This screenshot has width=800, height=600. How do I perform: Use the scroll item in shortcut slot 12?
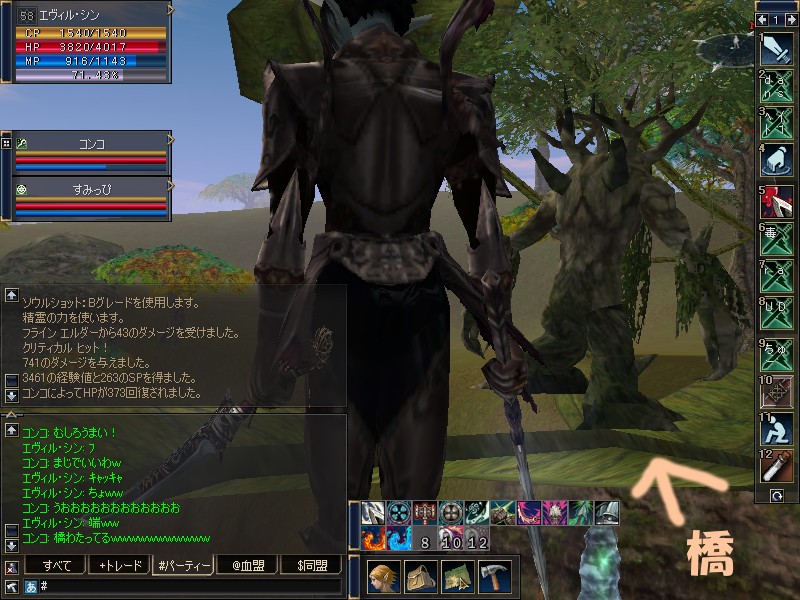pyautogui.click(x=777, y=466)
